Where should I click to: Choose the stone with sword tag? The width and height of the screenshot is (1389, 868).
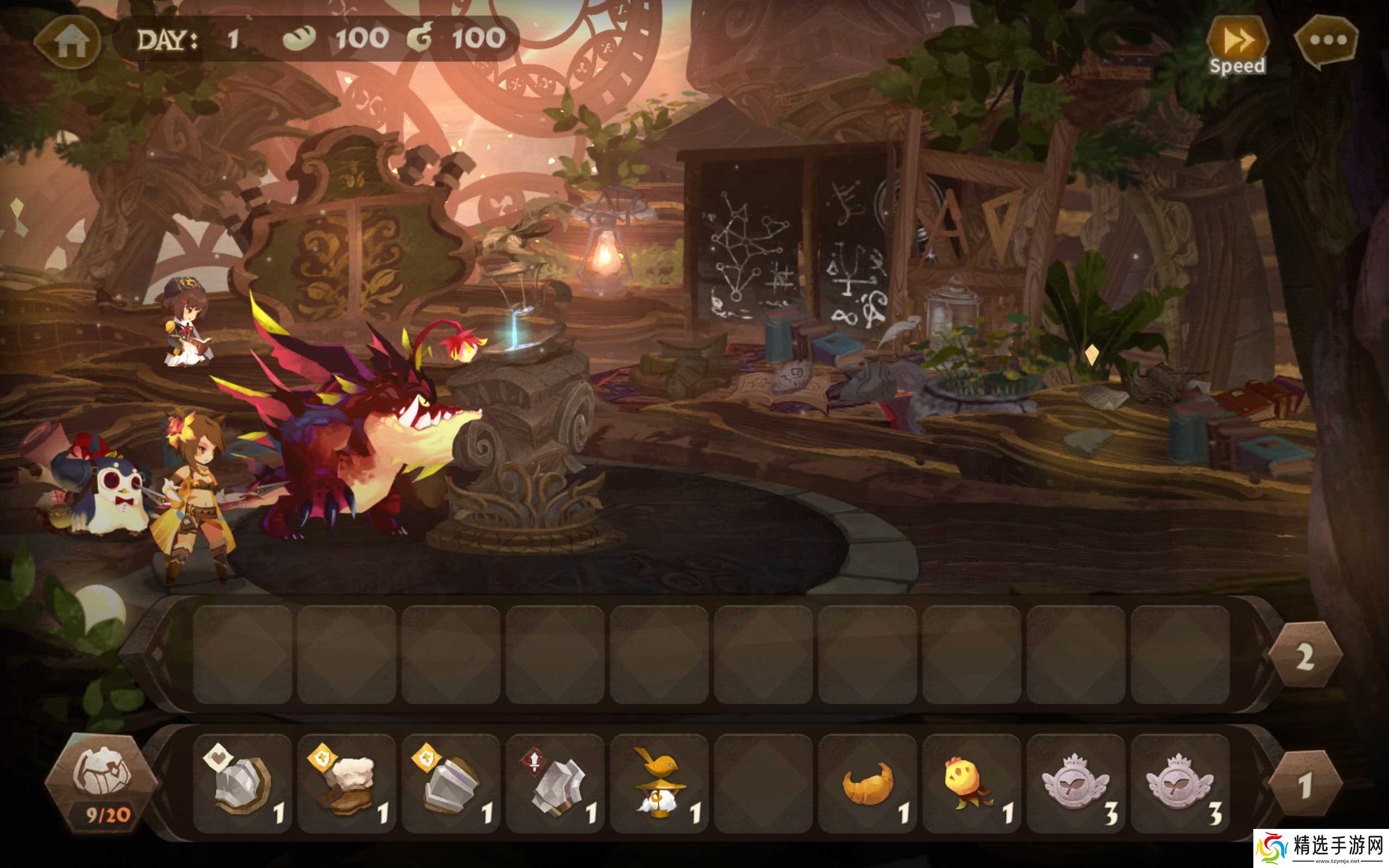pos(555,783)
